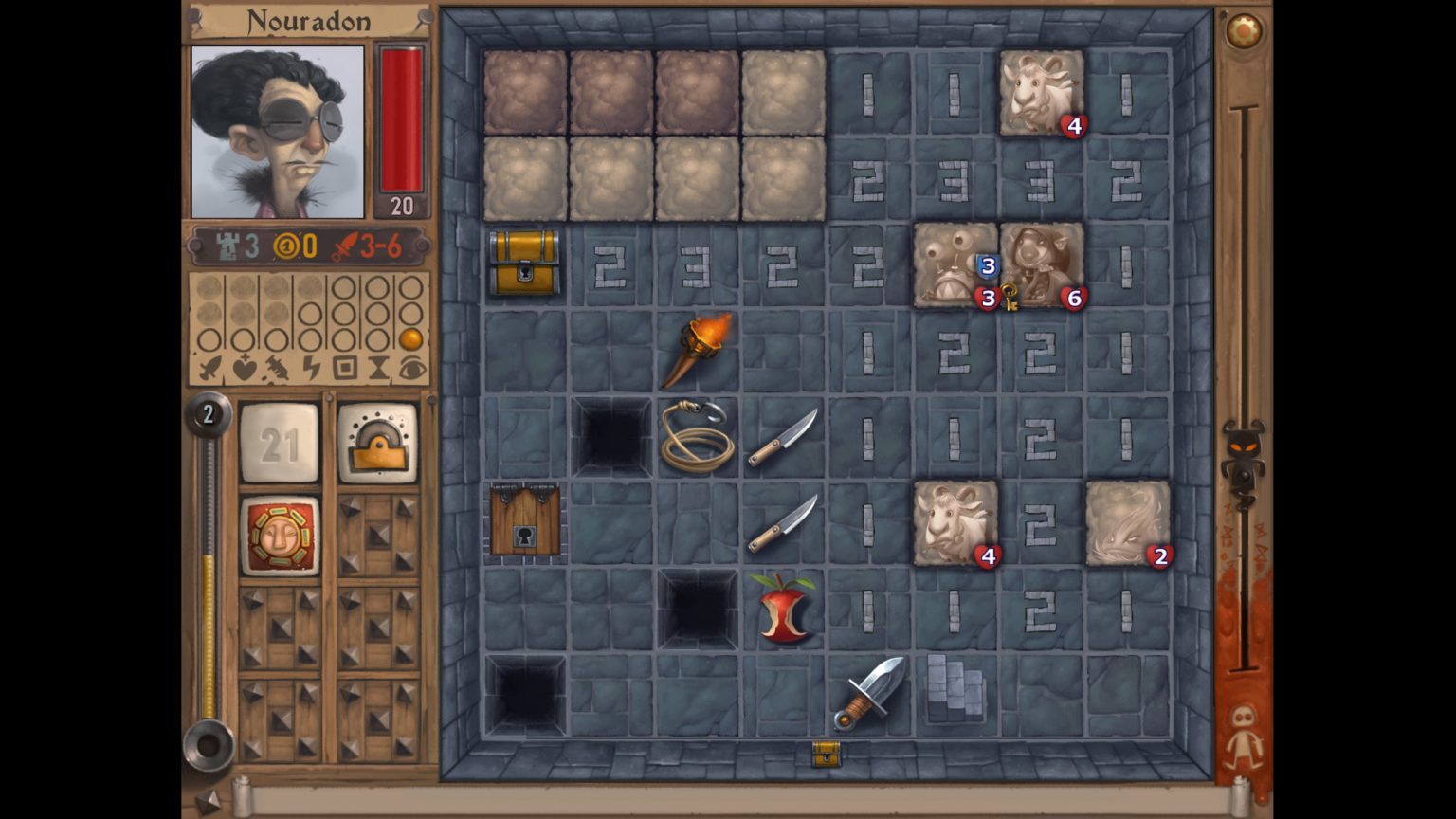The width and height of the screenshot is (1456, 819).
Task: Click the heart health stat icon
Action: (x=243, y=367)
